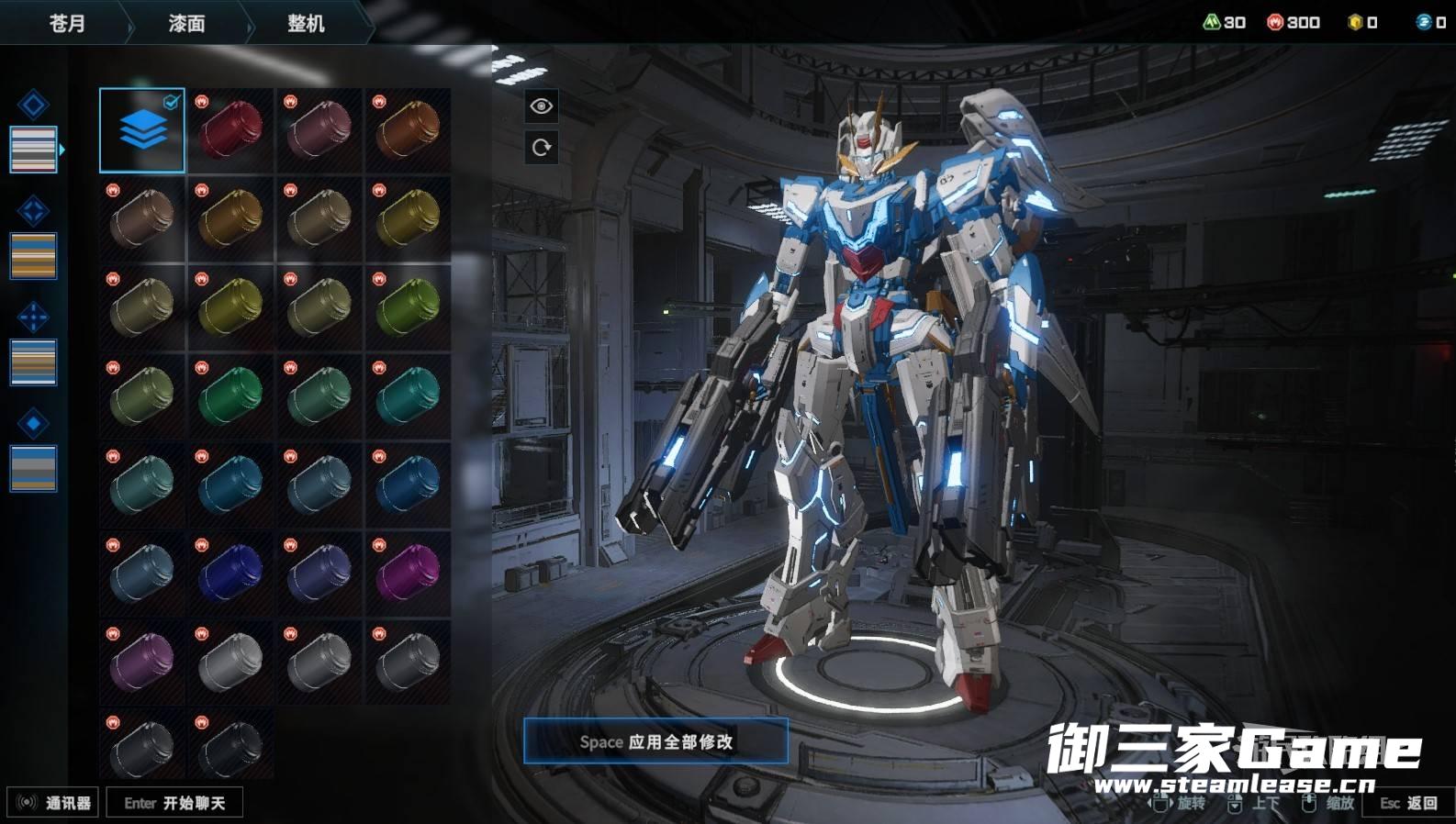Start chatting via 开始聊天 box
Viewport: 1456px width, 824px height.
(174, 803)
